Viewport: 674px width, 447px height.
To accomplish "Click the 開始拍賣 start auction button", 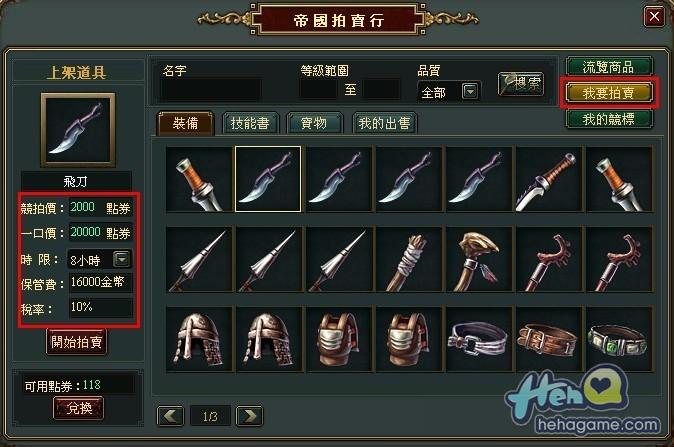I will coord(77,341).
